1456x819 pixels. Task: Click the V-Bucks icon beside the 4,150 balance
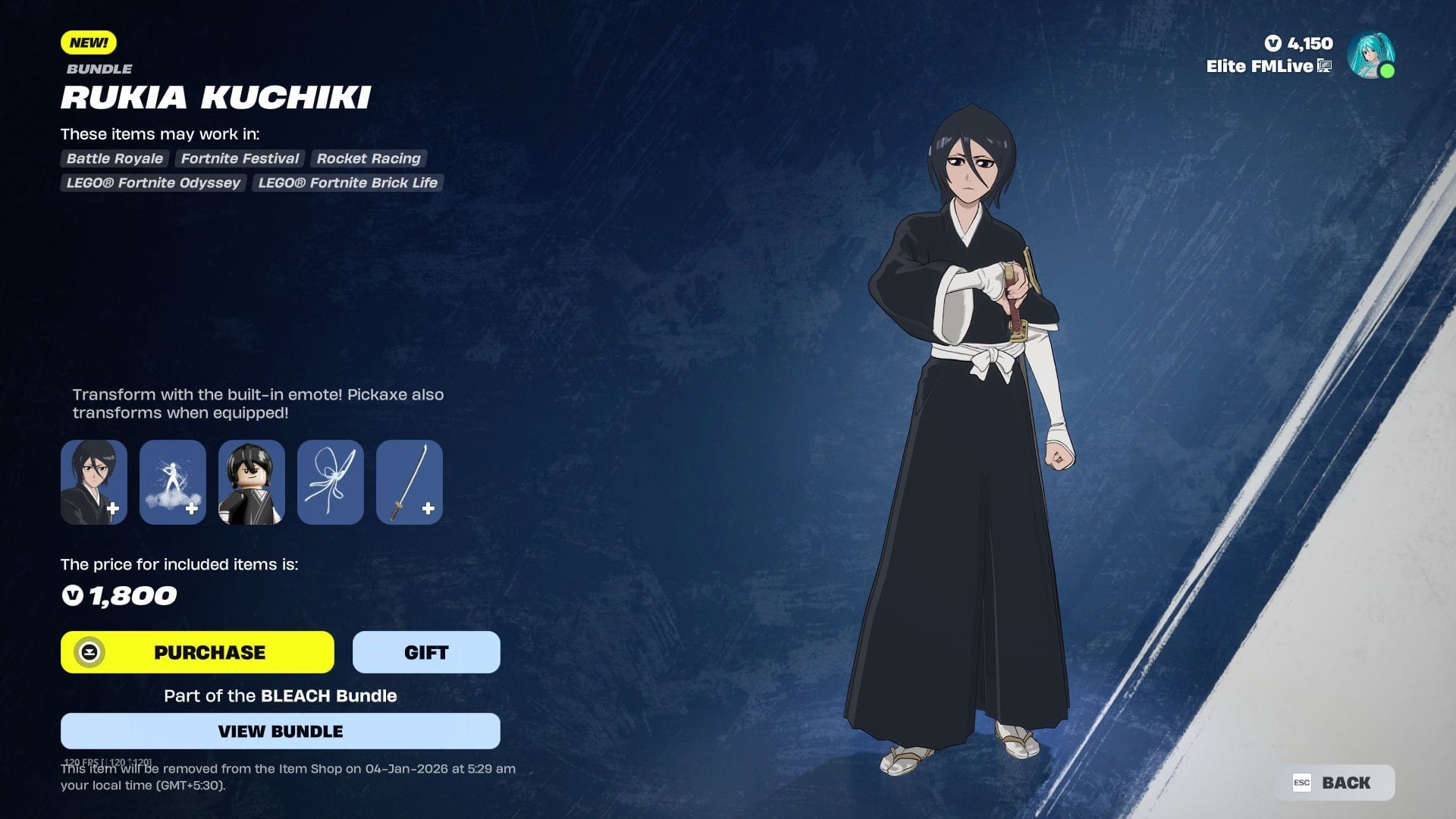1273,43
